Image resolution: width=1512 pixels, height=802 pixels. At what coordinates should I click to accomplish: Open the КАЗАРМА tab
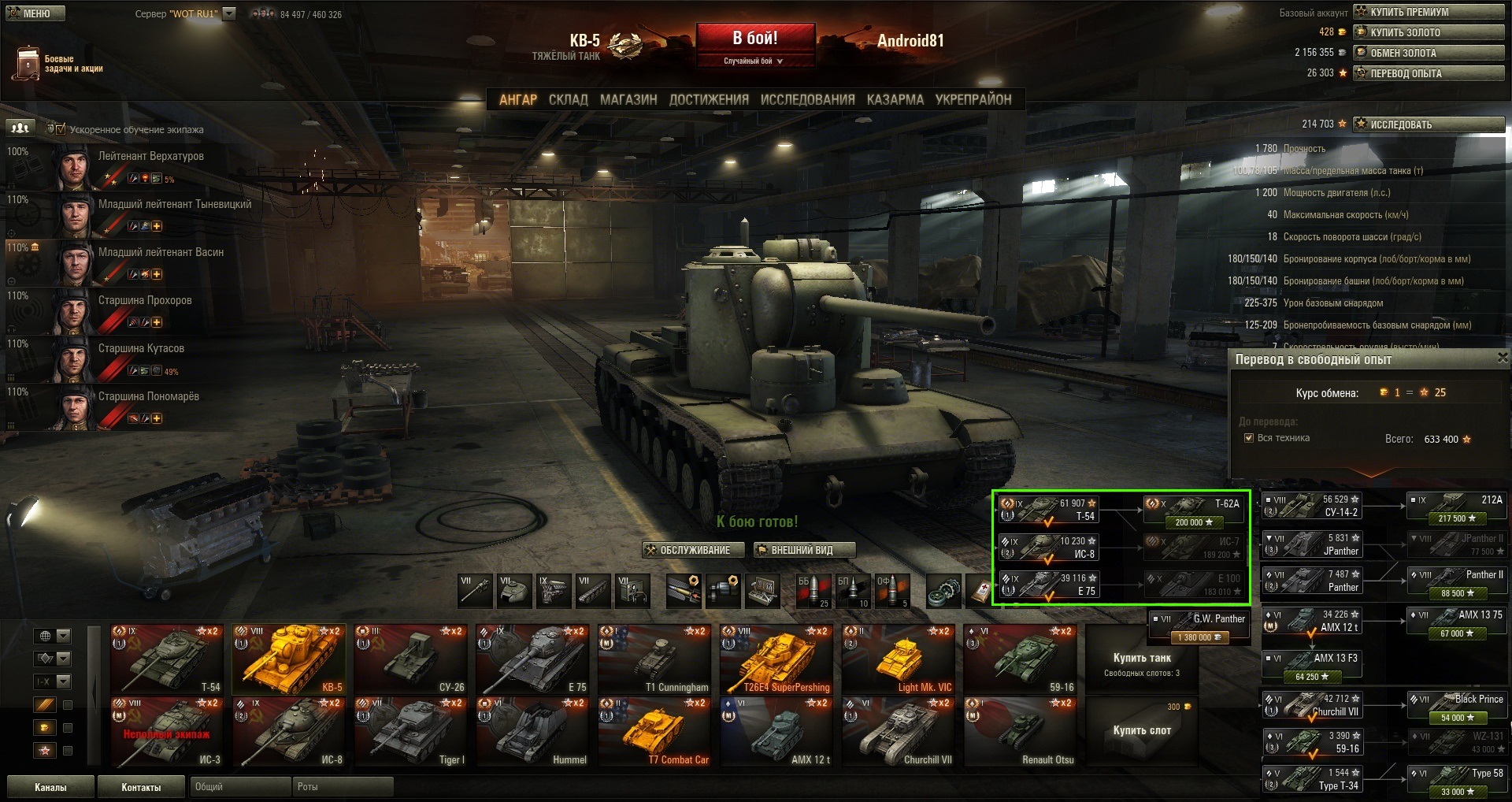click(x=895, y=99)
